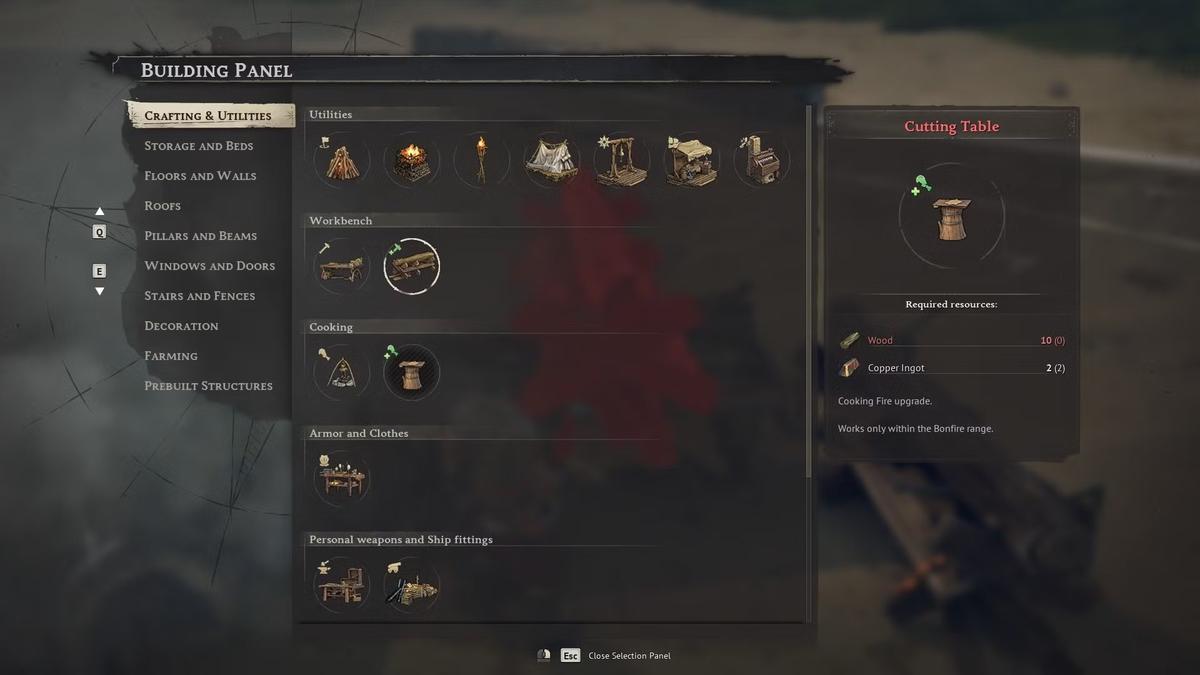
Task: Select Stairs and Fences category
Action: click(199, 296)
